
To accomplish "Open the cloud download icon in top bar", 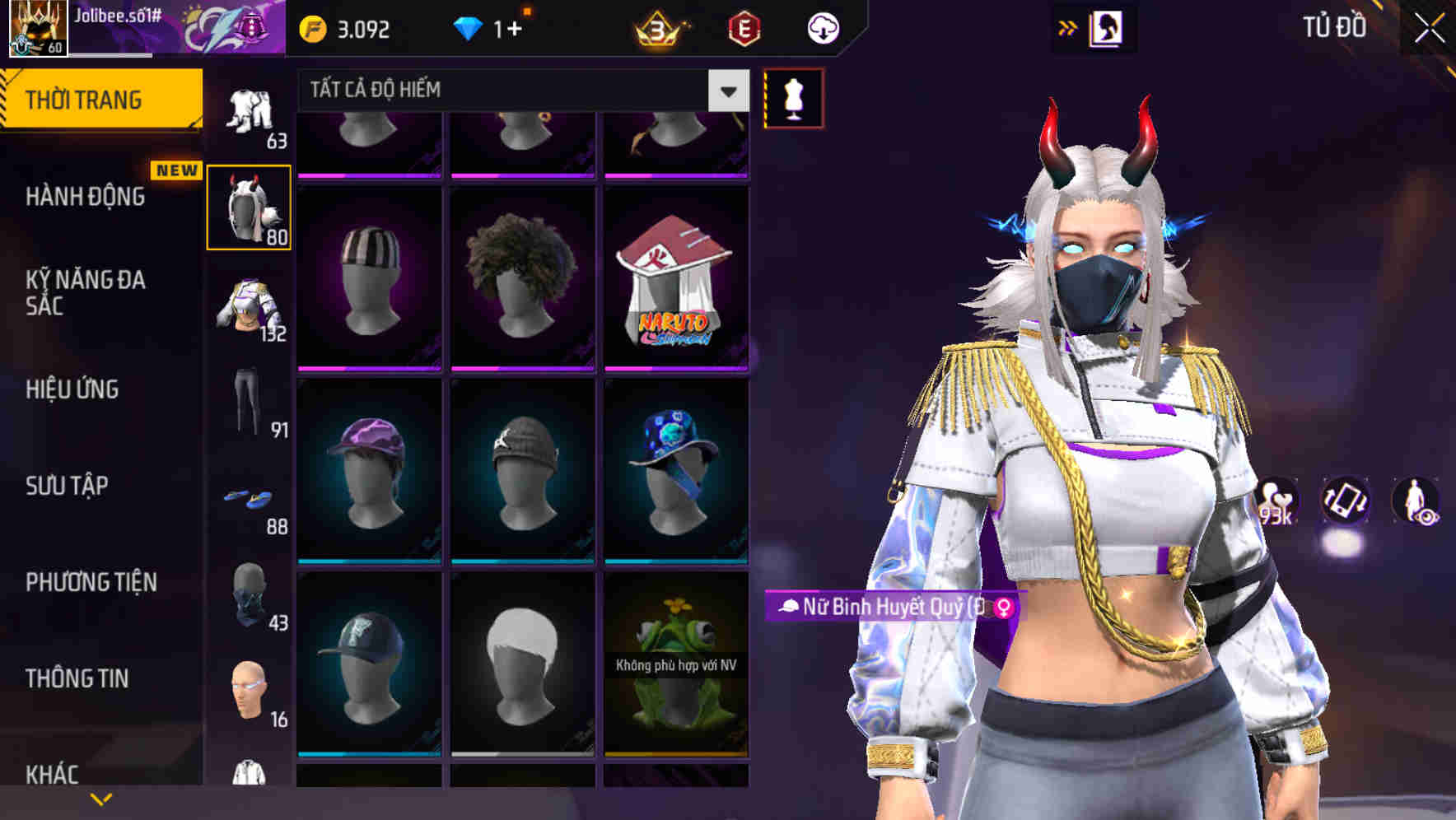I will click(x=823, y=27).
